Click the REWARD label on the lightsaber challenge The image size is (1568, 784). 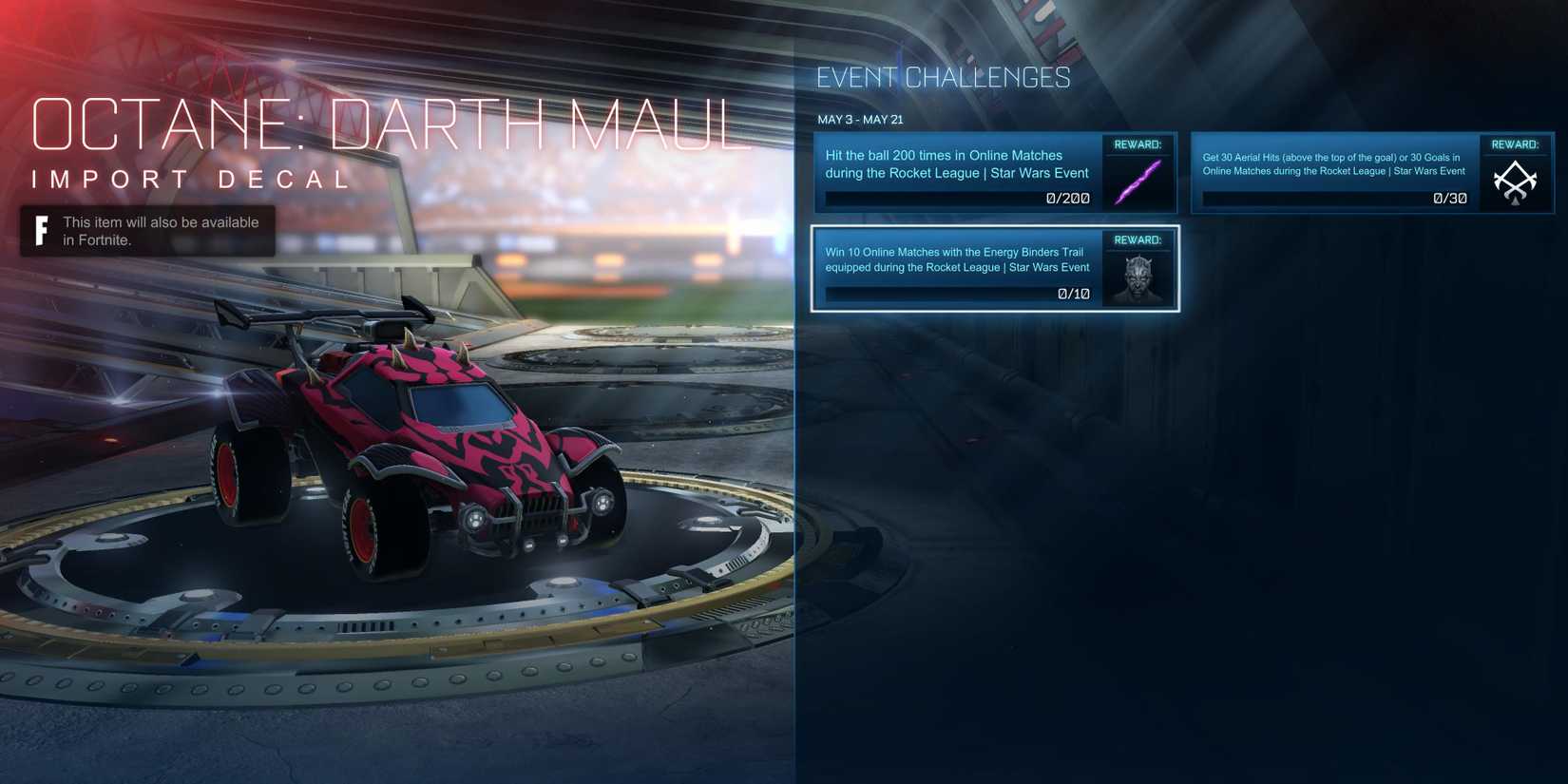[1138, 144]
